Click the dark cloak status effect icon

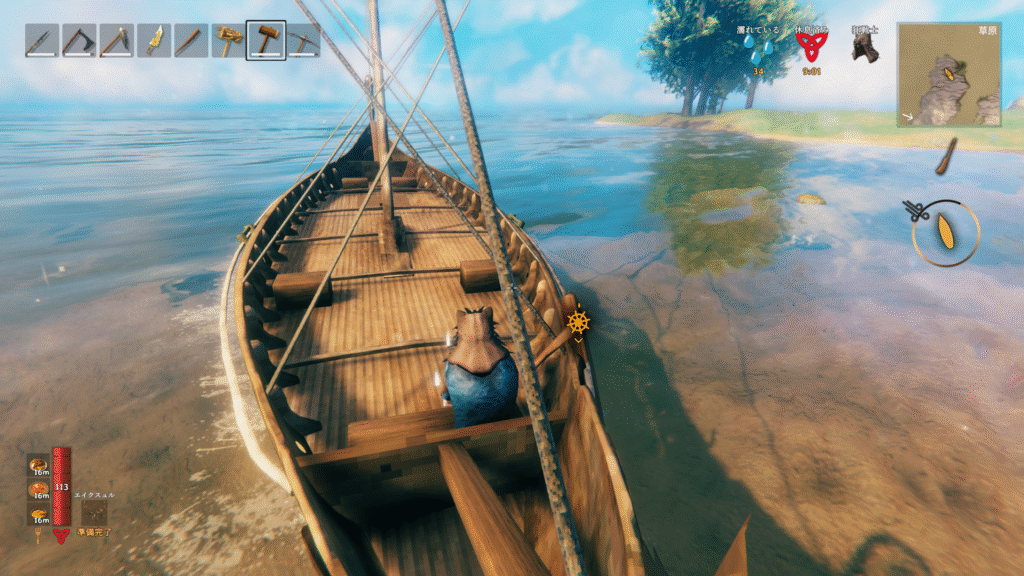(x=865, y=46)
